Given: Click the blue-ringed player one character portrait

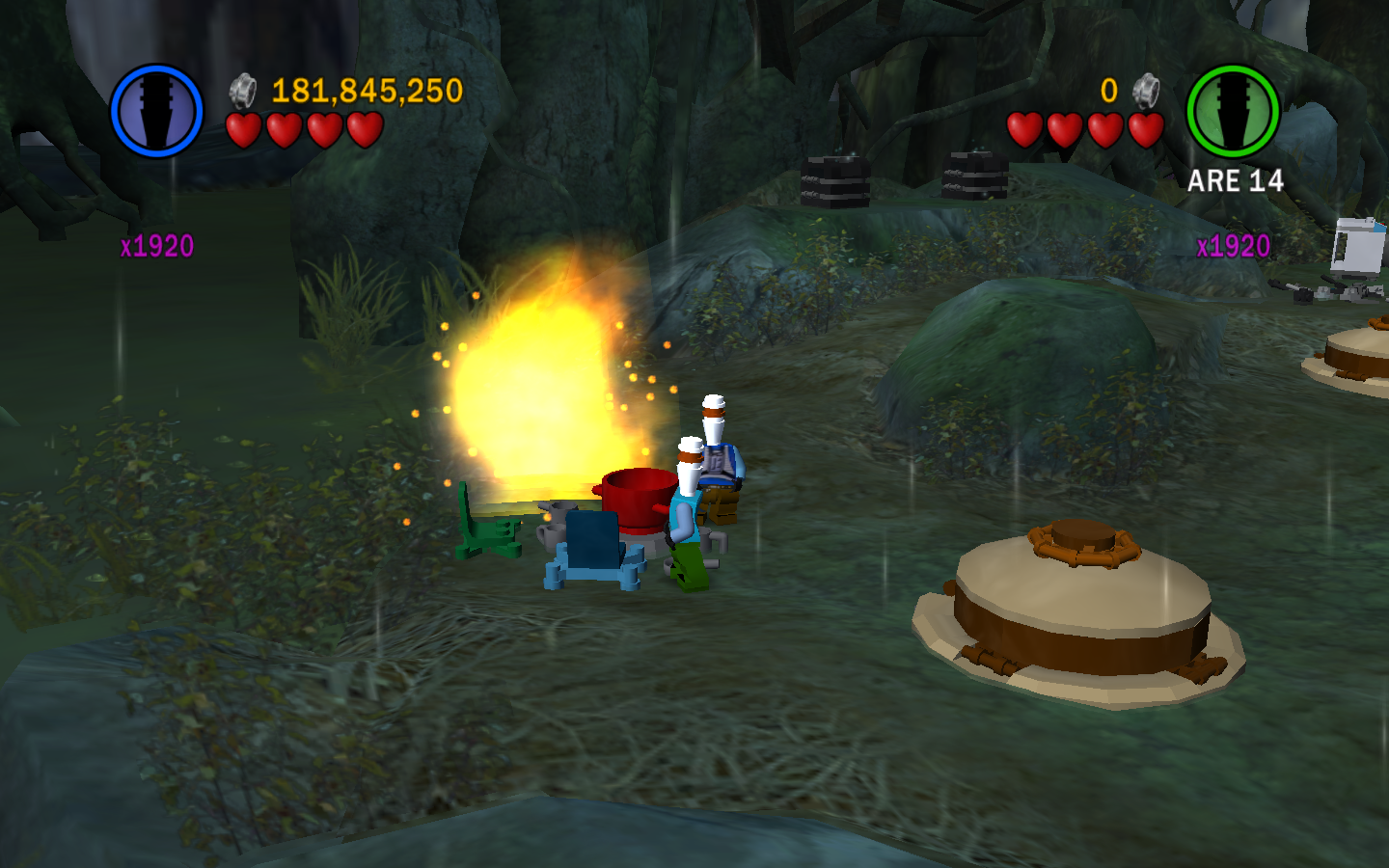Looking at the screenshot, I should click(156, 111).
